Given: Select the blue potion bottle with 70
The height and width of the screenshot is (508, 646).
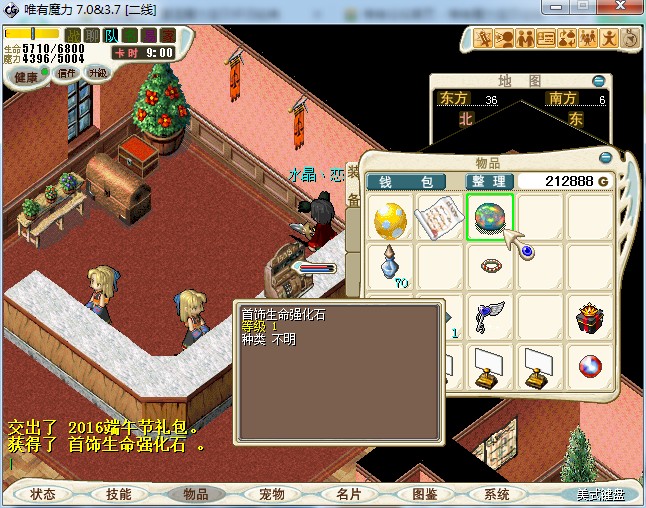Looking at the screenshot, I should 391,266.
